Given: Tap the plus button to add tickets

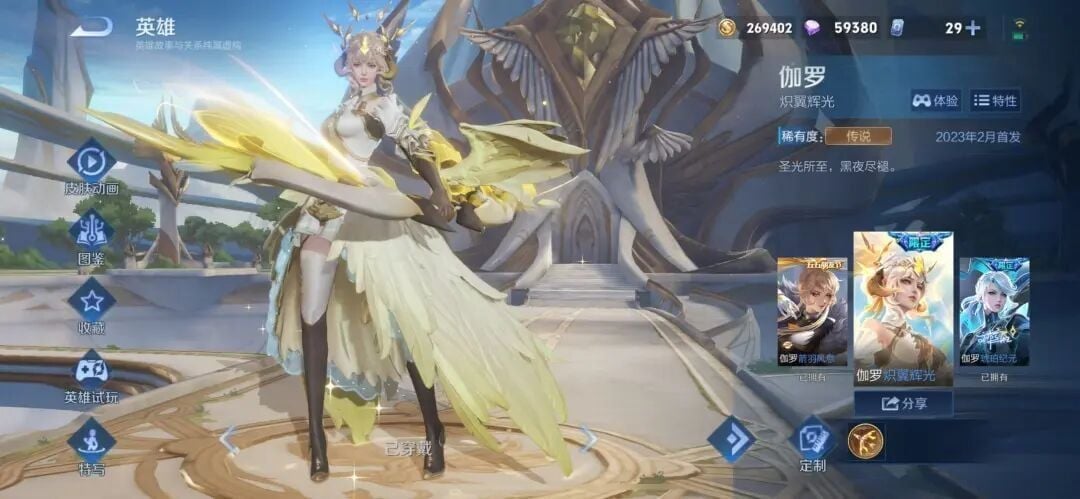Looking at the screenshot, I should click(x=971, y=28).
